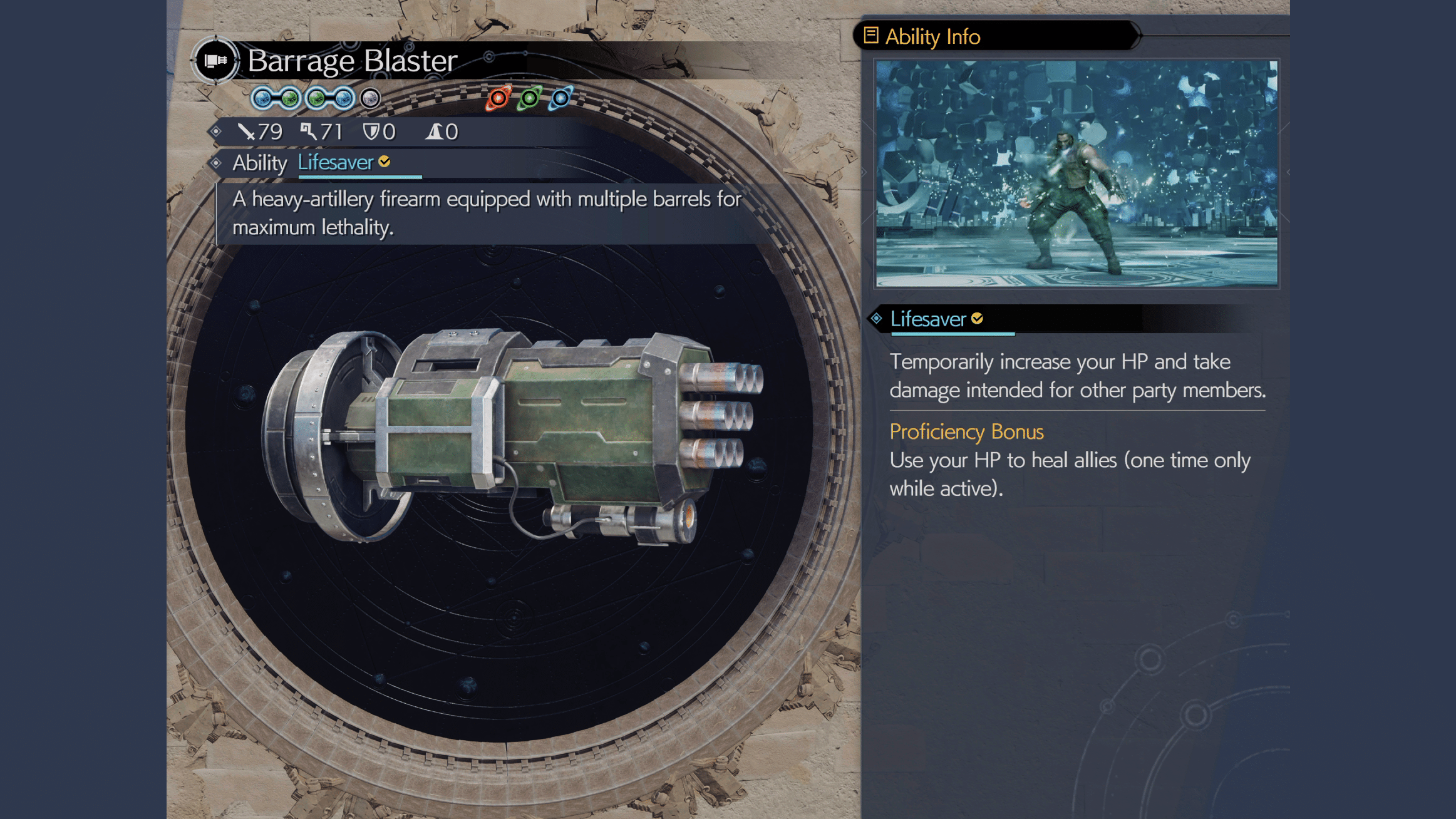Select the blue elemental orb icon
The height and width of the screenshot is (819, 1456).
pyautogui.click(x=560, y=98)
